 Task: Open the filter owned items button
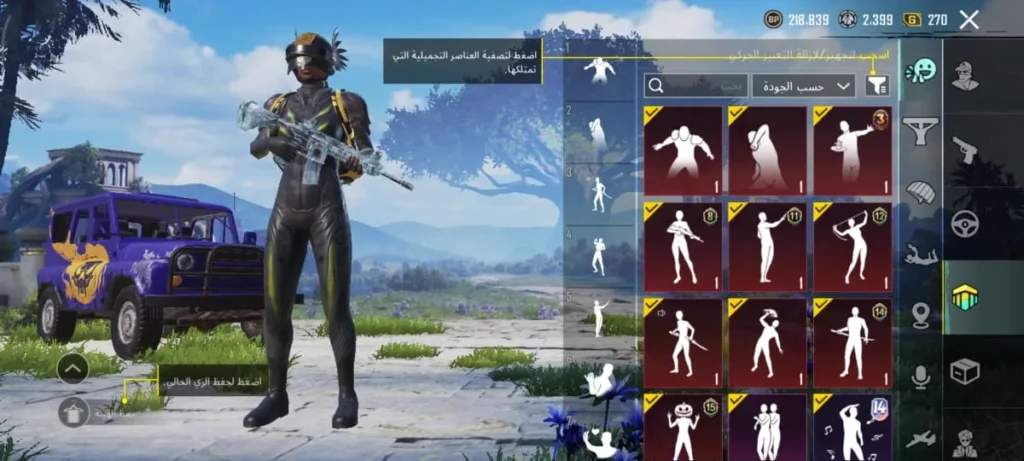pyautogui.click(x=877, y=86)
